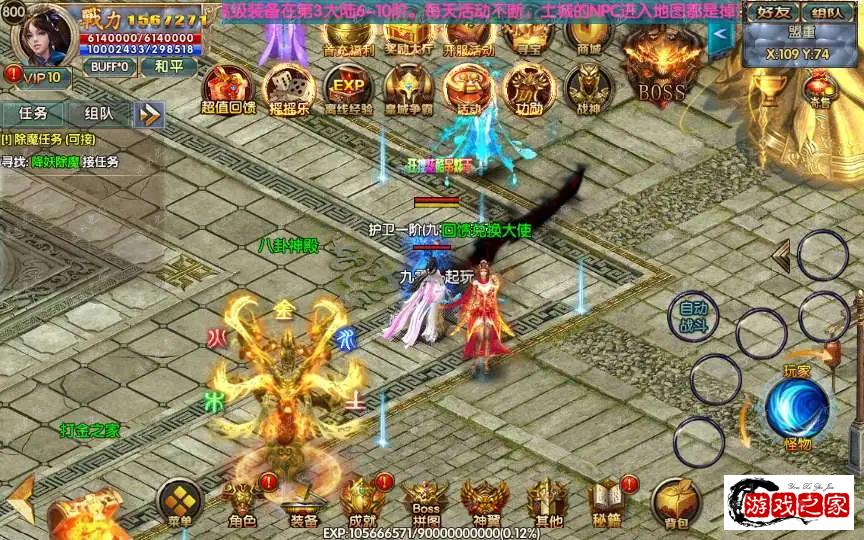Open the 成就 achievements panel

pyautogui.click(x=363, y=503)
